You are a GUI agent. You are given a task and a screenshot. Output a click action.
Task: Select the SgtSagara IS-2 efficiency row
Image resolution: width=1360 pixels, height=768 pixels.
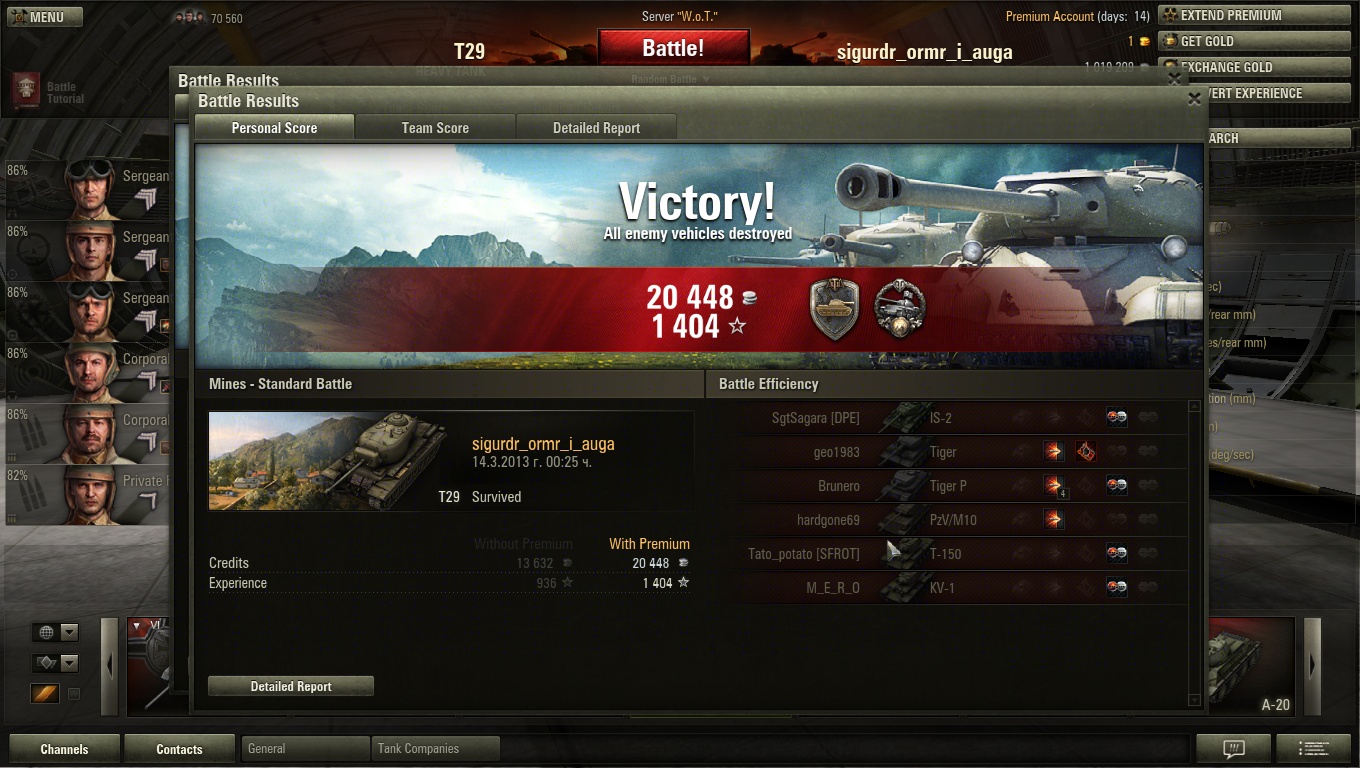960,418
